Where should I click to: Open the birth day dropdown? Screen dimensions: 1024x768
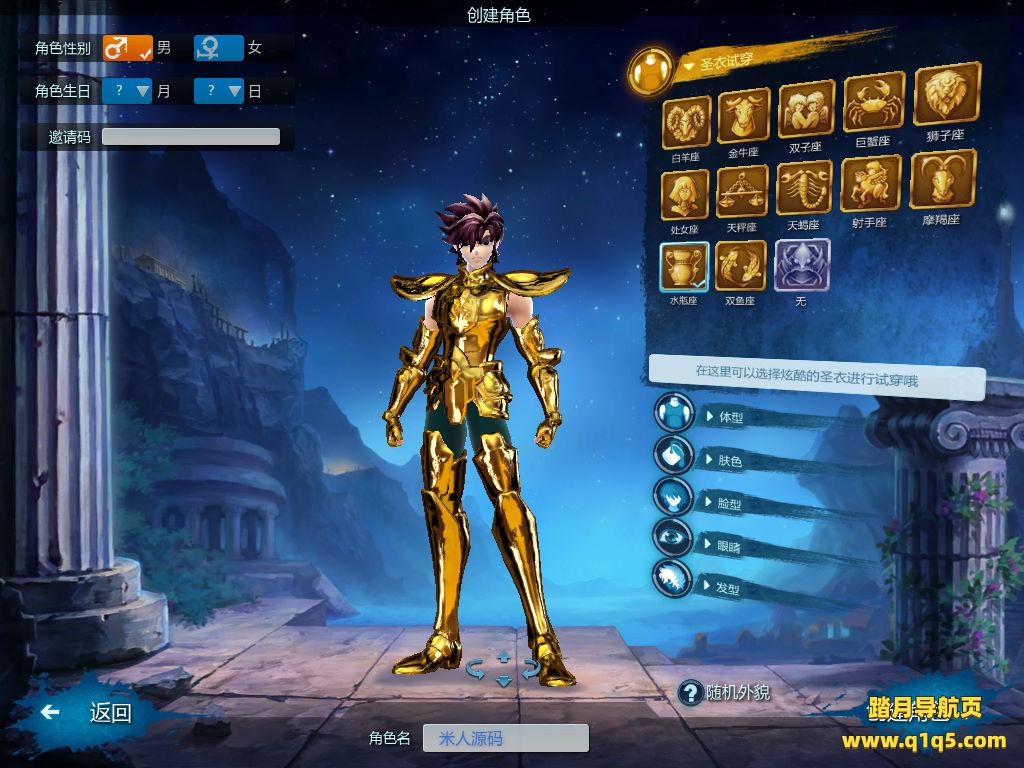(x=219, y=91)
